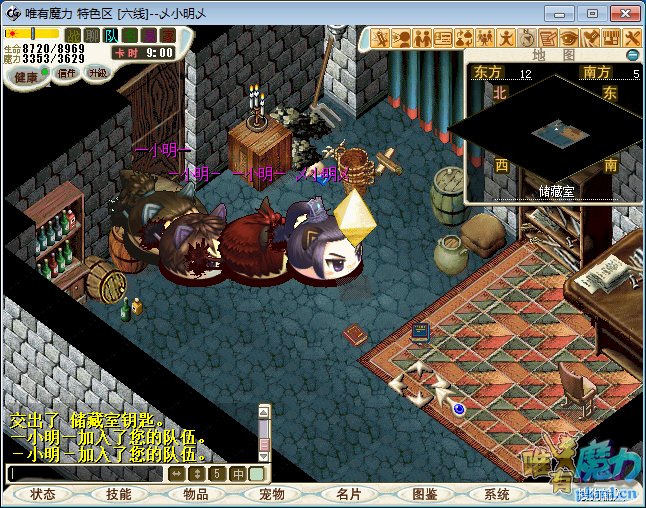Open the 系统 system menu

tap(497, 494)
